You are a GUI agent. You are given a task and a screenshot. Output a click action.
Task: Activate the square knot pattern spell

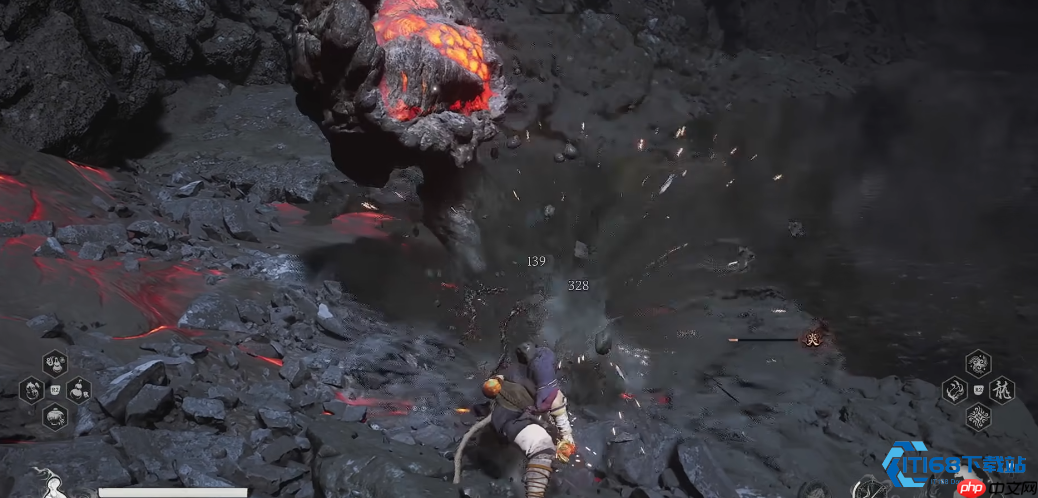(978, 417)
